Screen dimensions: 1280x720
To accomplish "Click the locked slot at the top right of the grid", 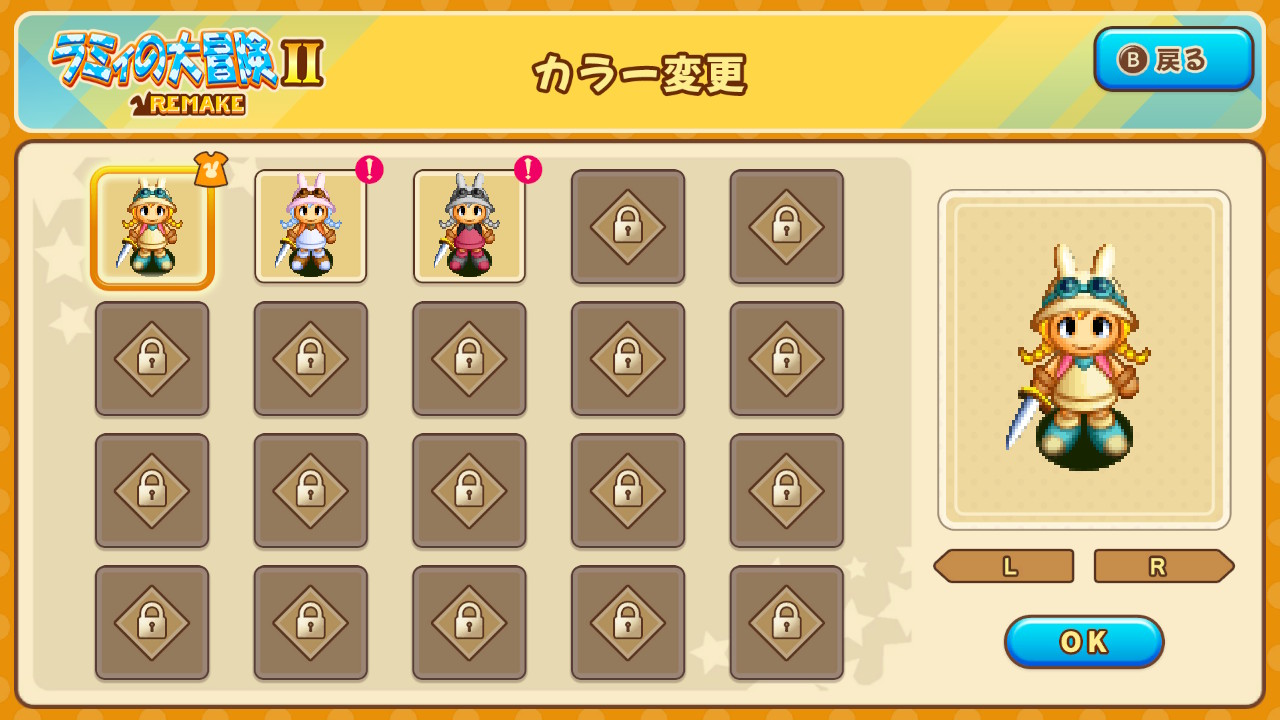I will [785, 225].
